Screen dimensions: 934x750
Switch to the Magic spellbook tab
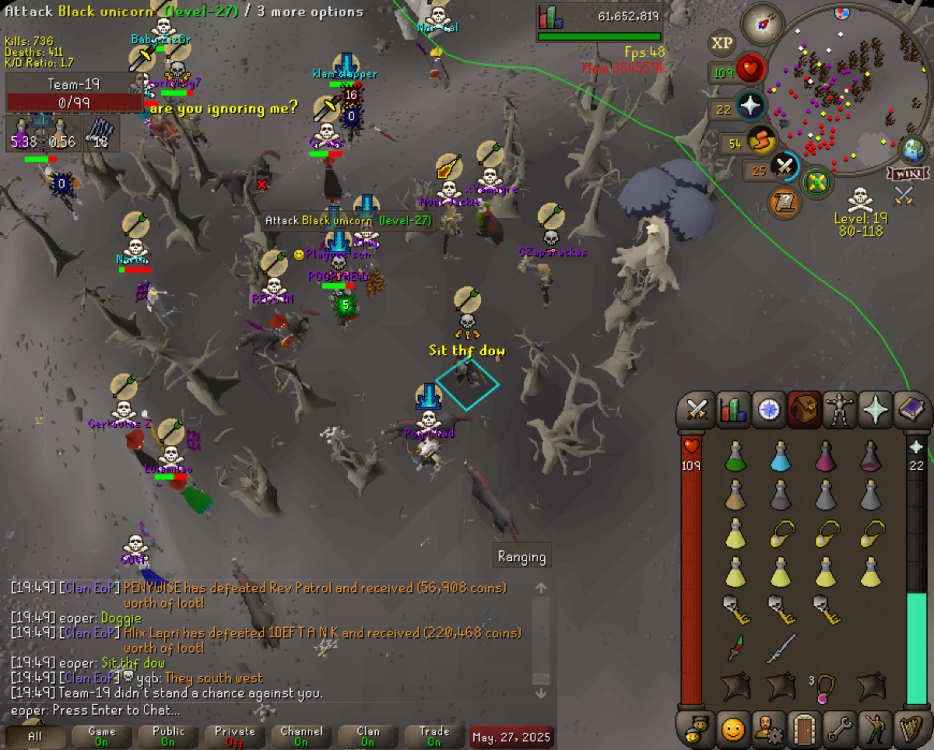913,409
